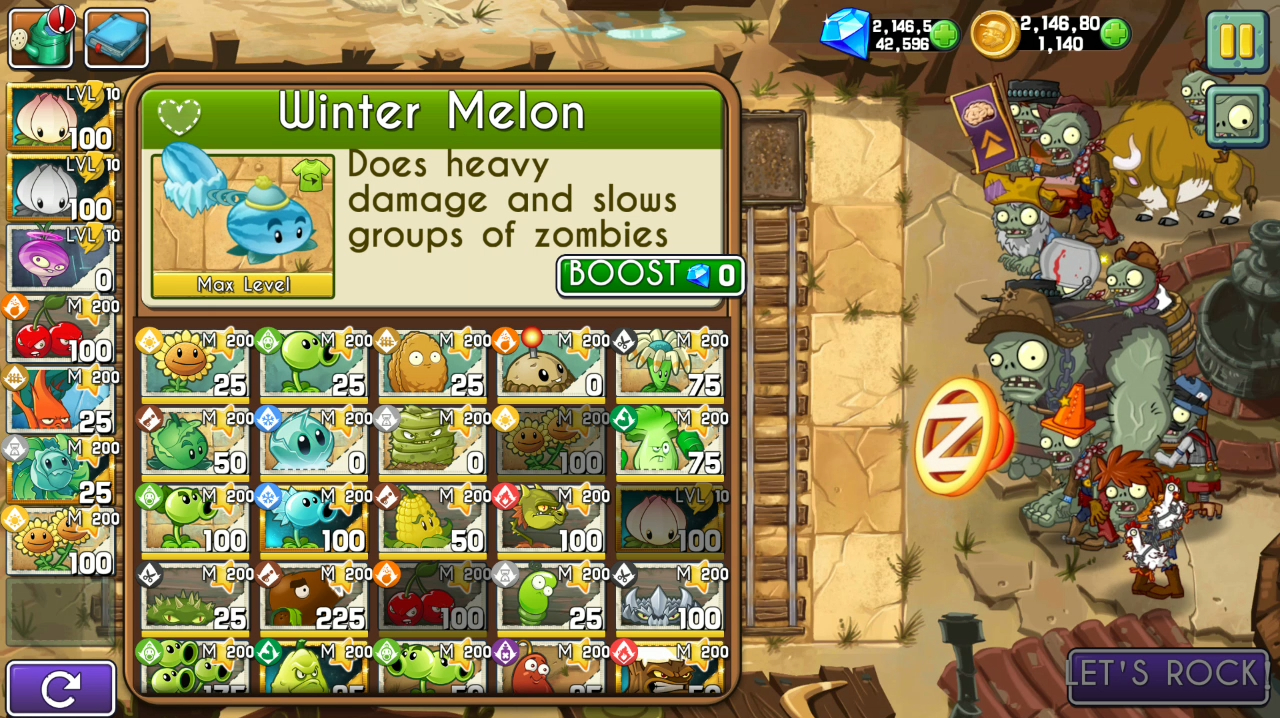
Task: Boost the Winter Melon plant
Action: tap(650, 275)
